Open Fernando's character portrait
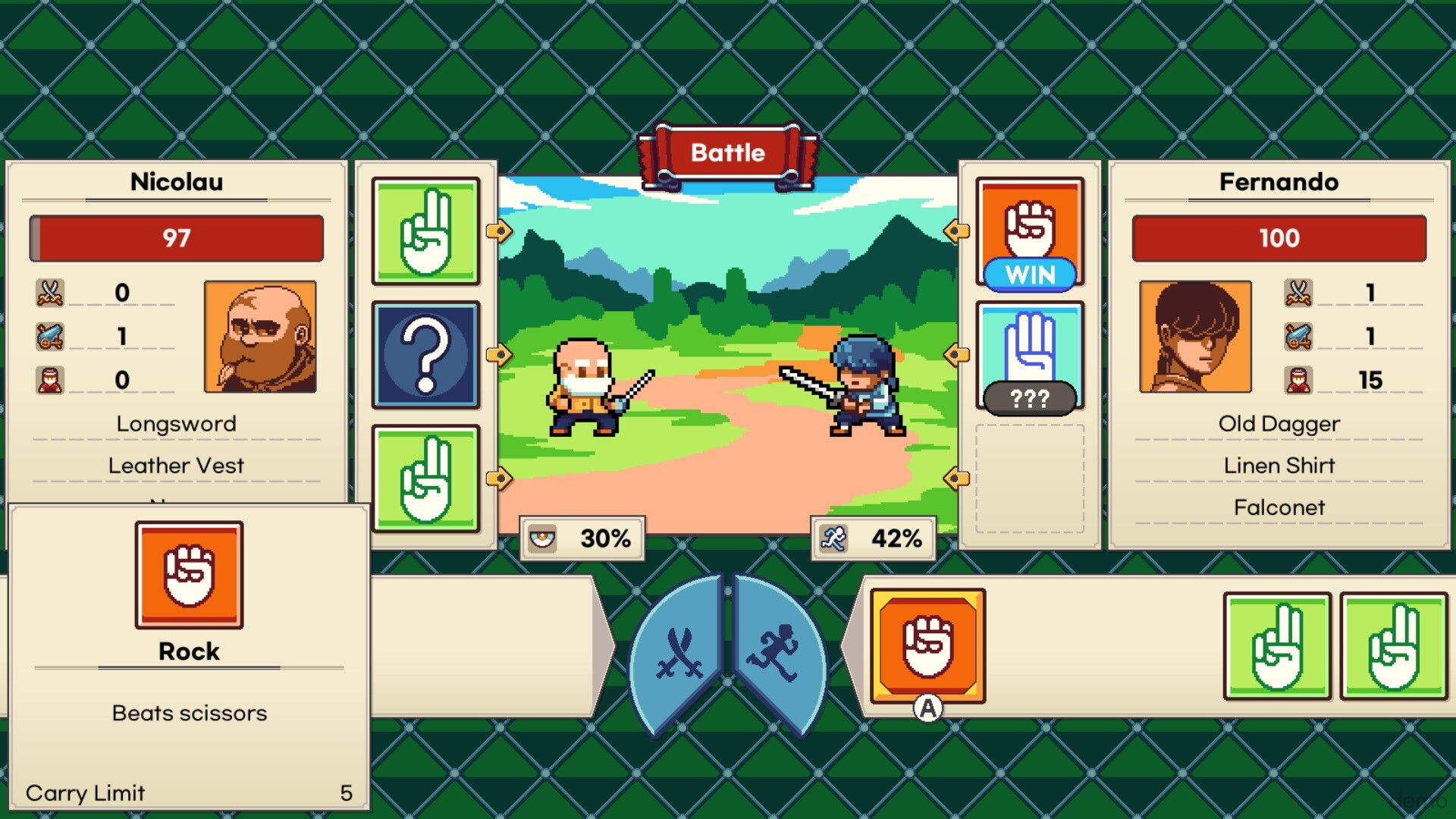 [x=1196, y=337]
